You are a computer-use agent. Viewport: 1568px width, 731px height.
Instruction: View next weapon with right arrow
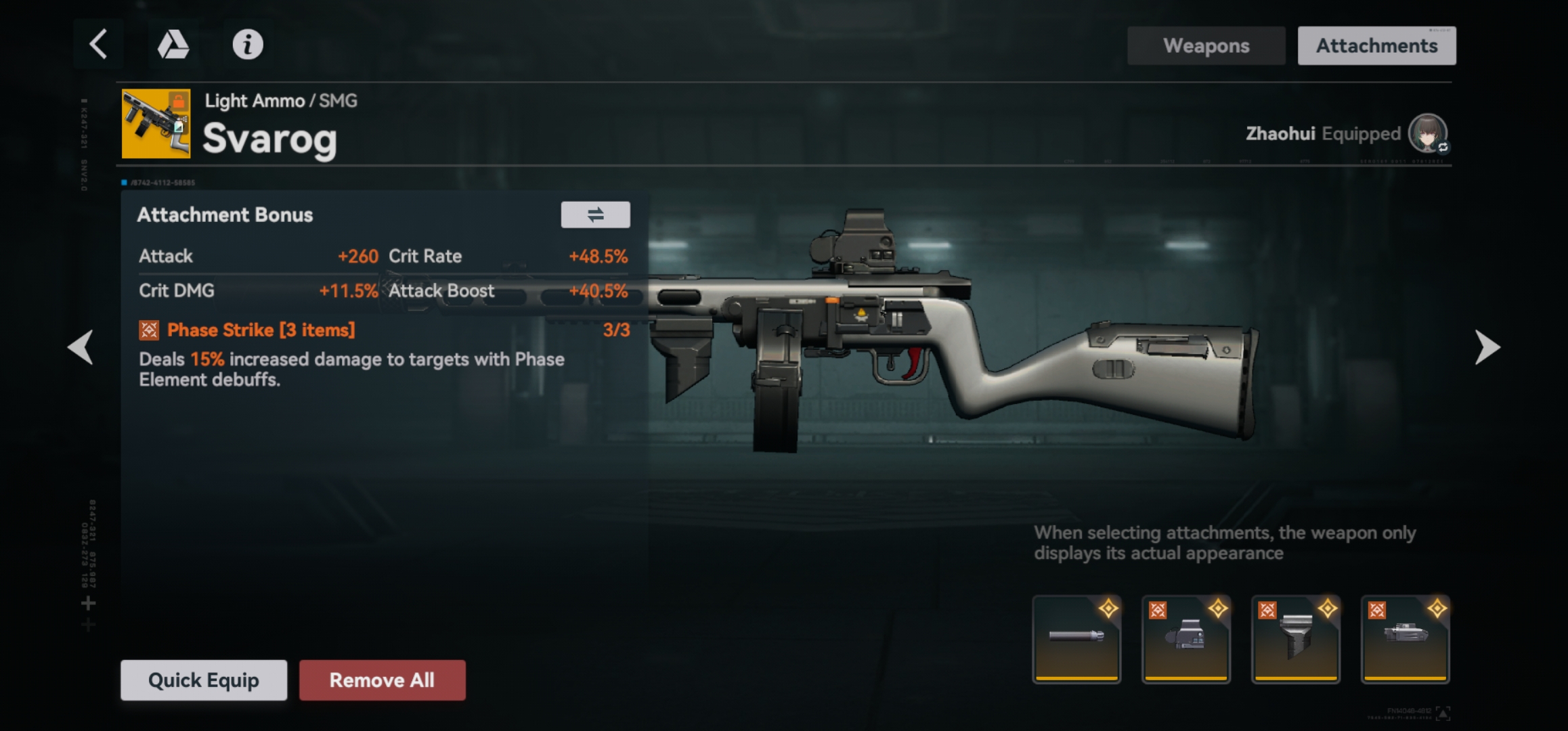1487,347
